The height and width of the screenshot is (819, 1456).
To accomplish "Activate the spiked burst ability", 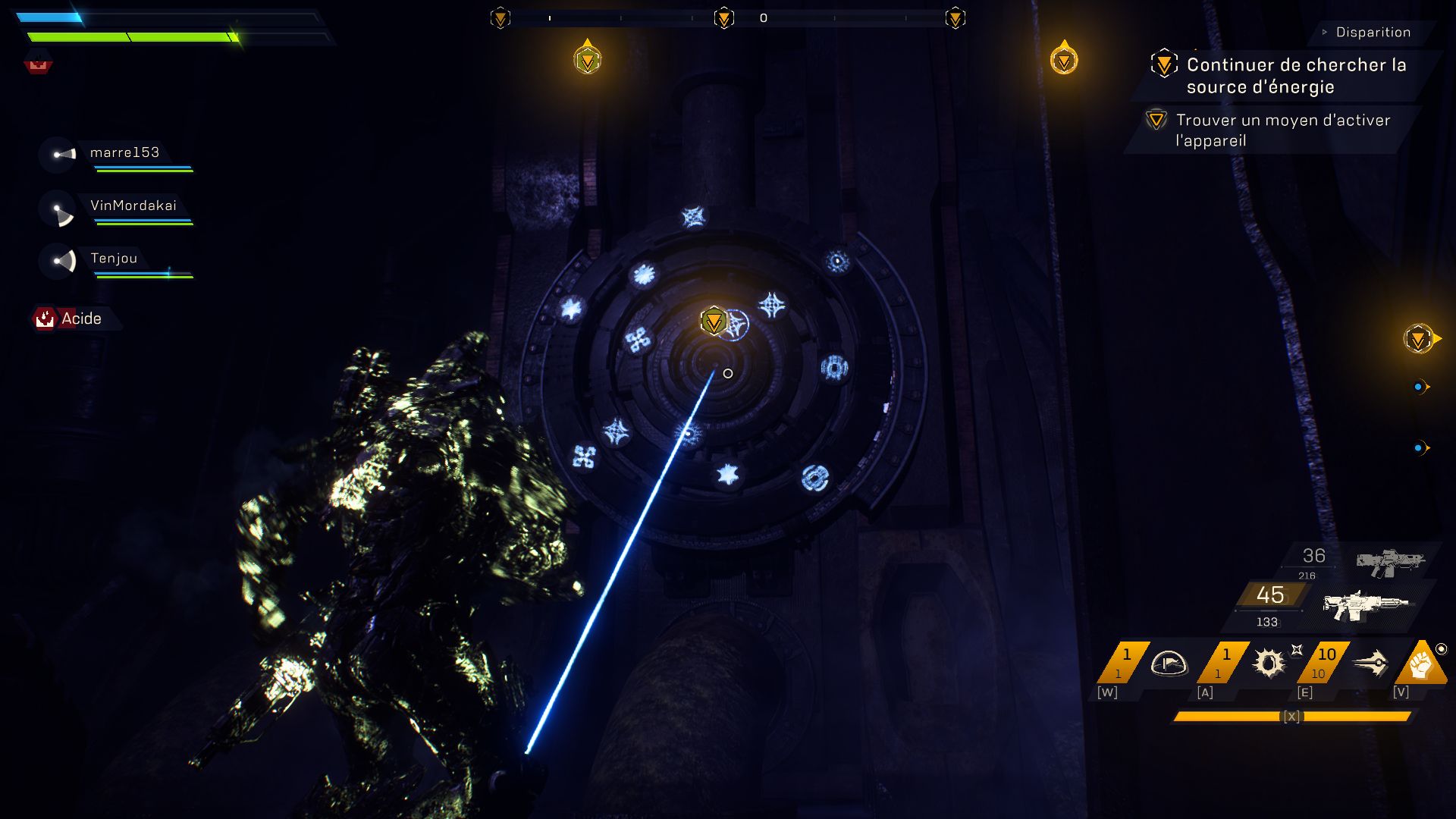I will tap(1269, 664).
